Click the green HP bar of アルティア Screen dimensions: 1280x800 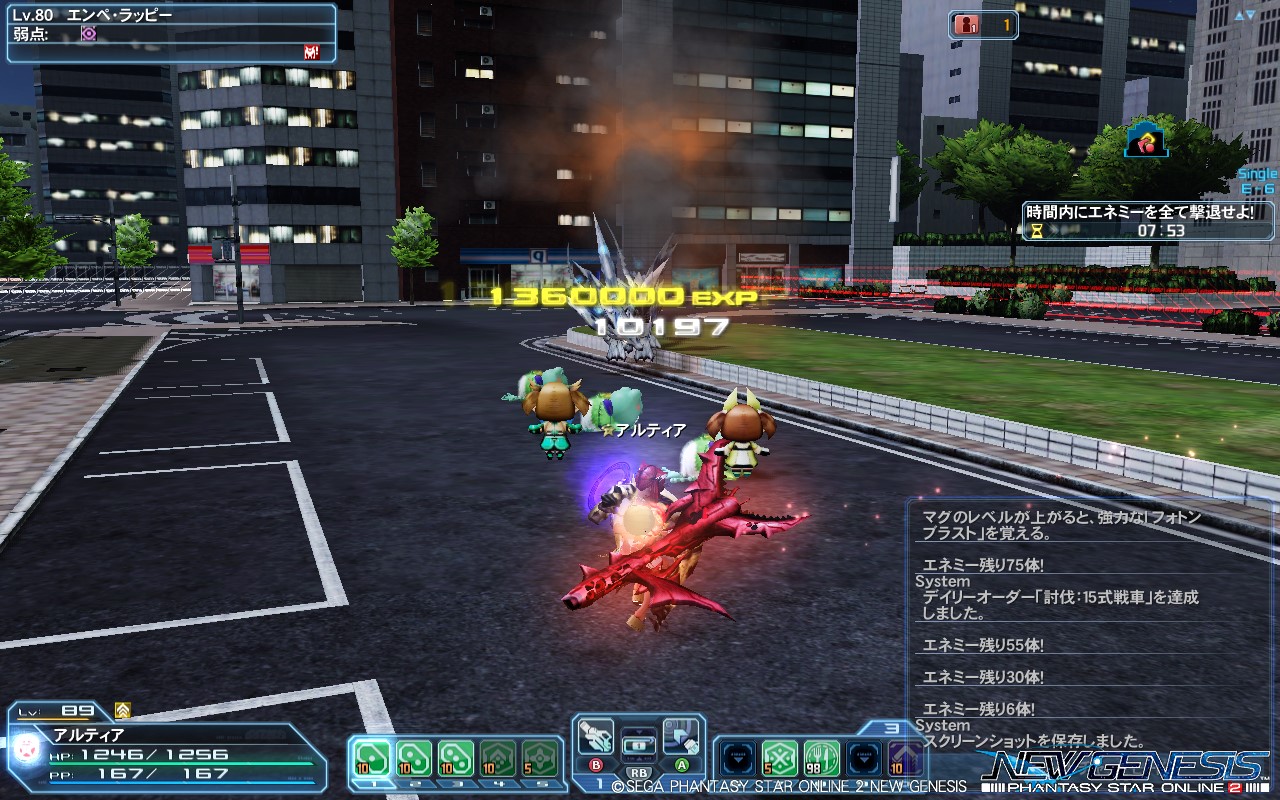(181, 762)
